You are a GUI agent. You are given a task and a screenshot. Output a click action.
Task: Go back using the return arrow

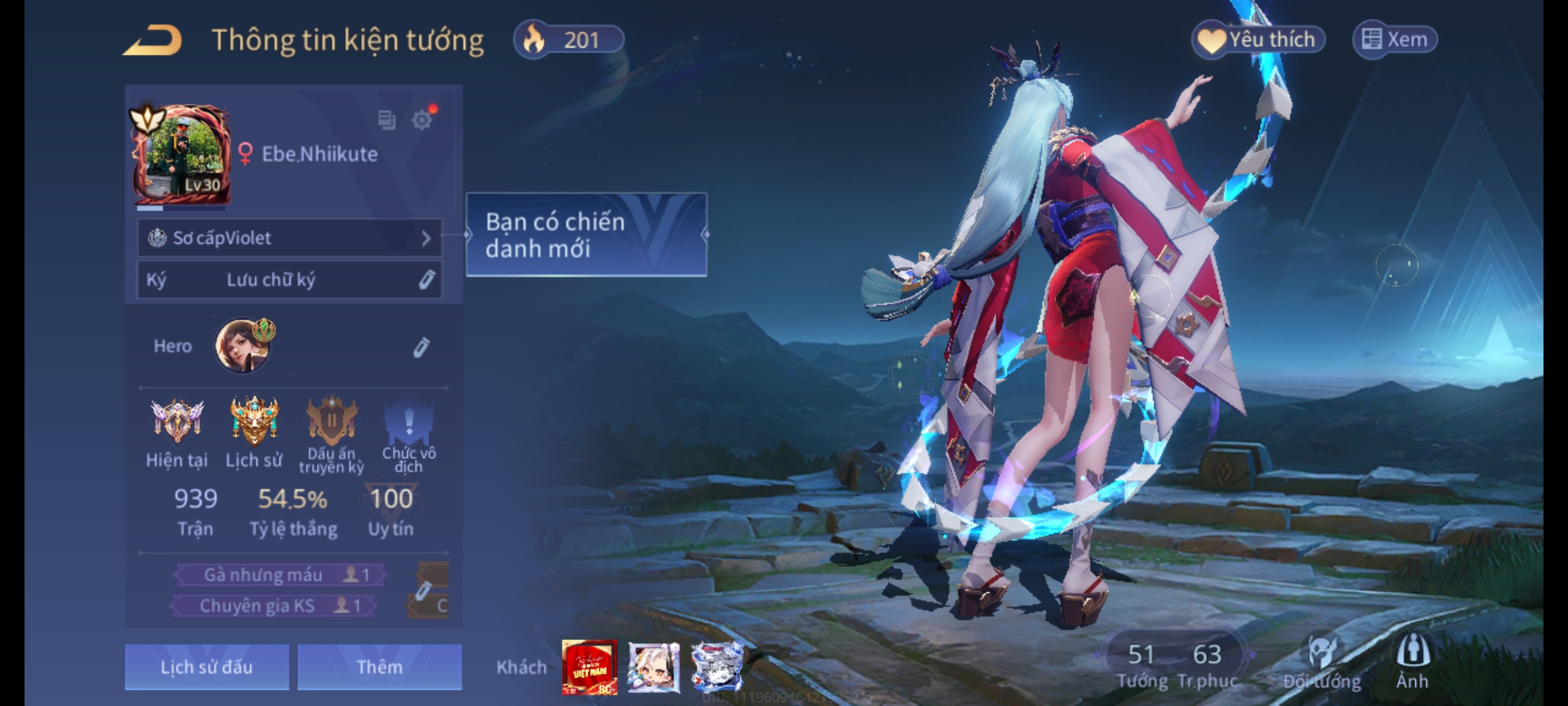click(x=153, y=41)
